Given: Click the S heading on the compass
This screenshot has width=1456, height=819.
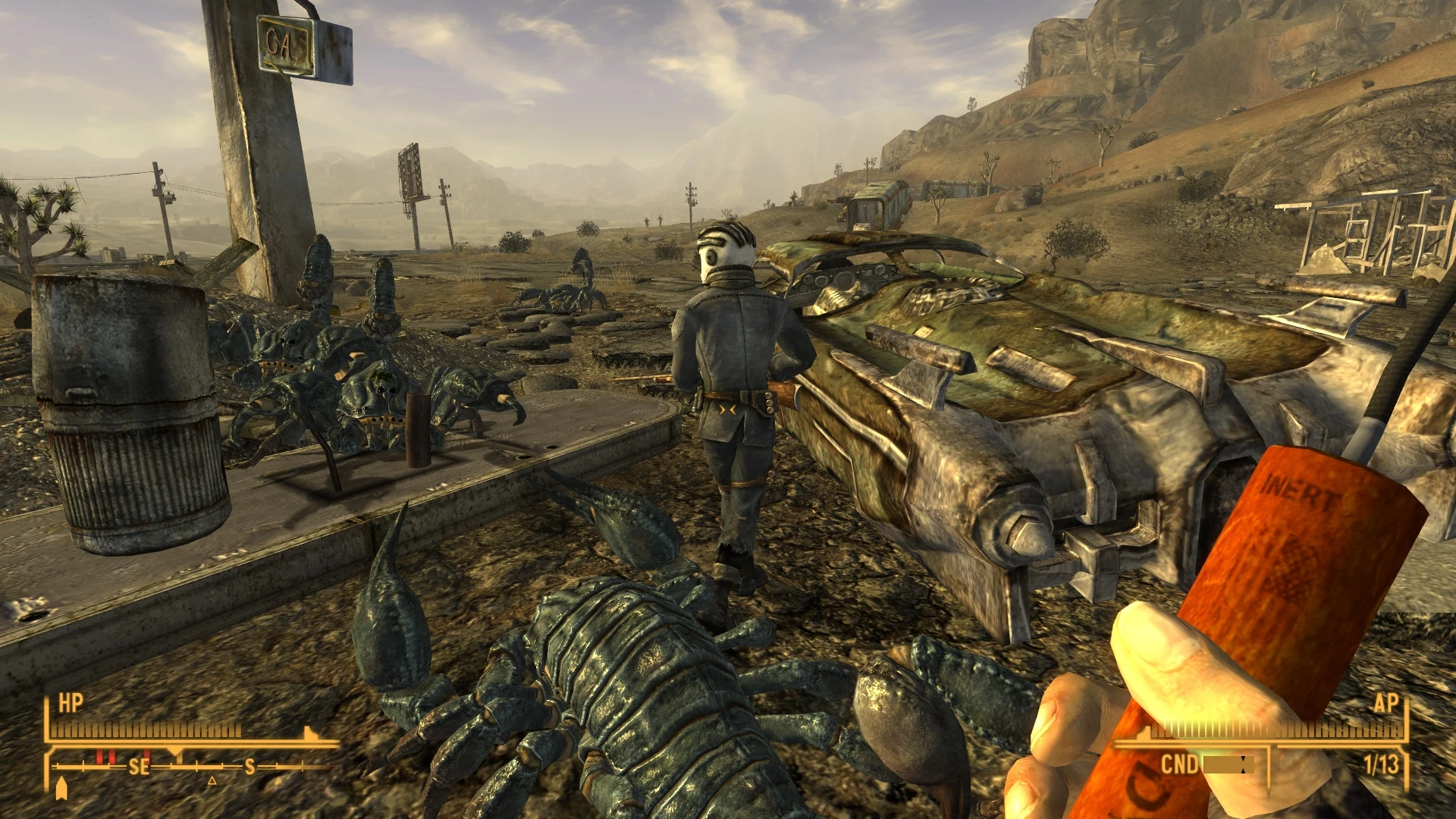Looking at the screenshot, I should [250, 767].
